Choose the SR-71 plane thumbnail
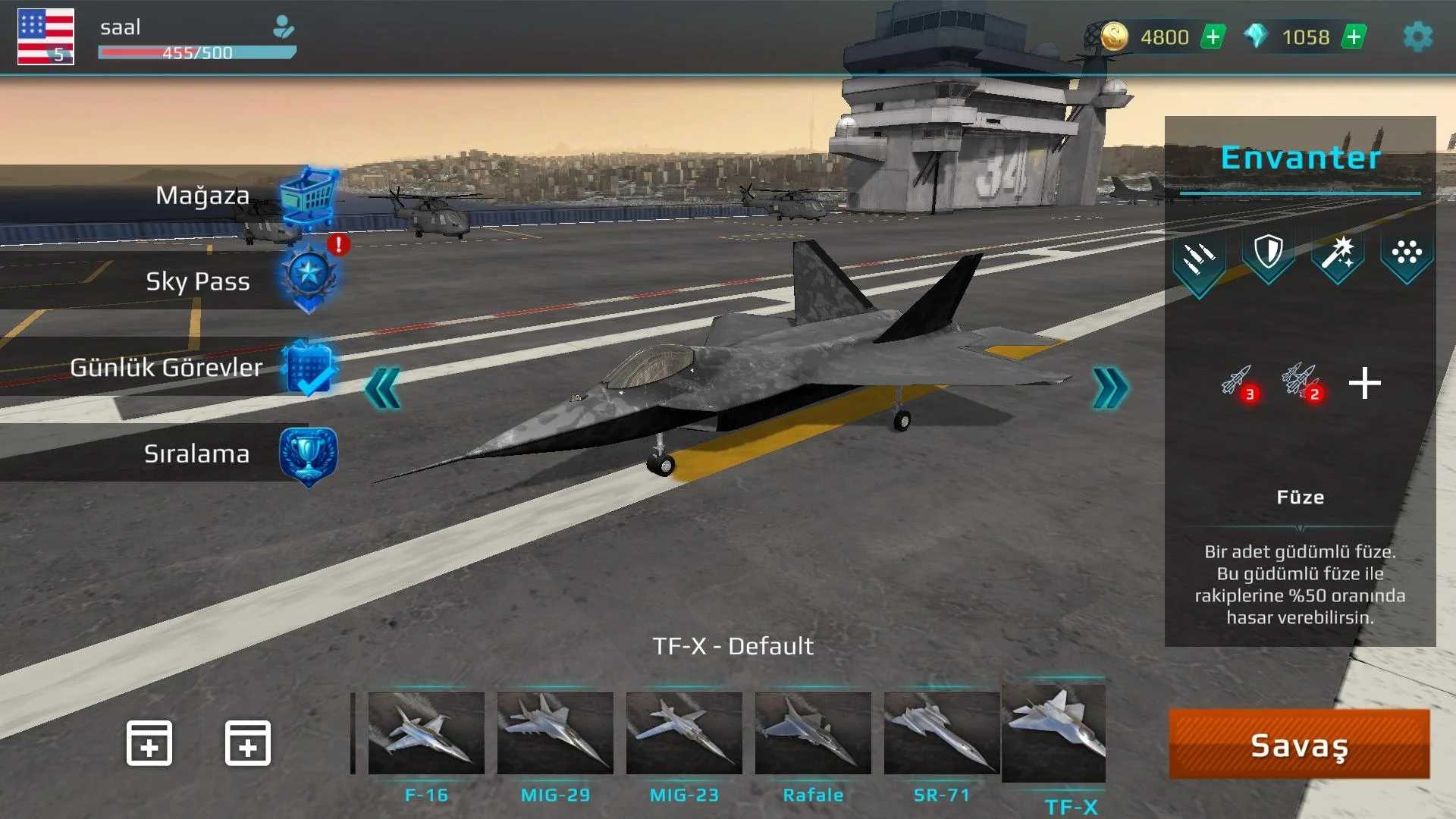 942,733
